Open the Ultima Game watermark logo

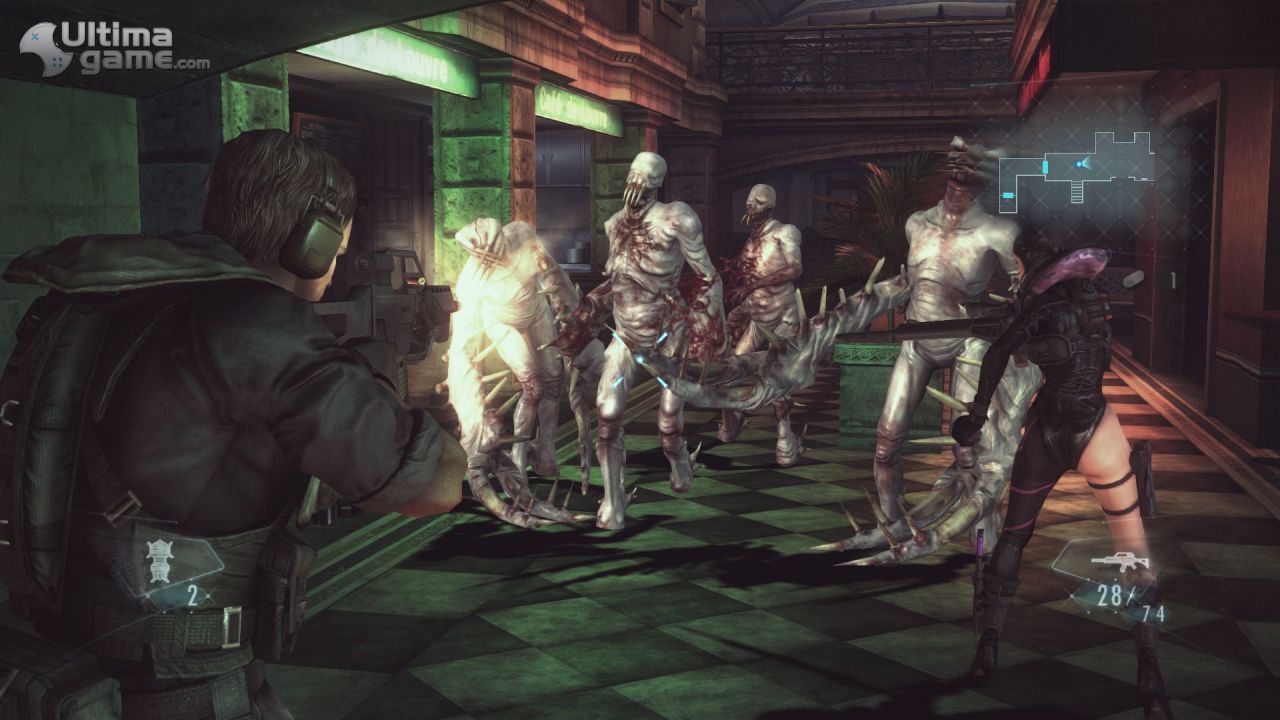coord(114,48)
